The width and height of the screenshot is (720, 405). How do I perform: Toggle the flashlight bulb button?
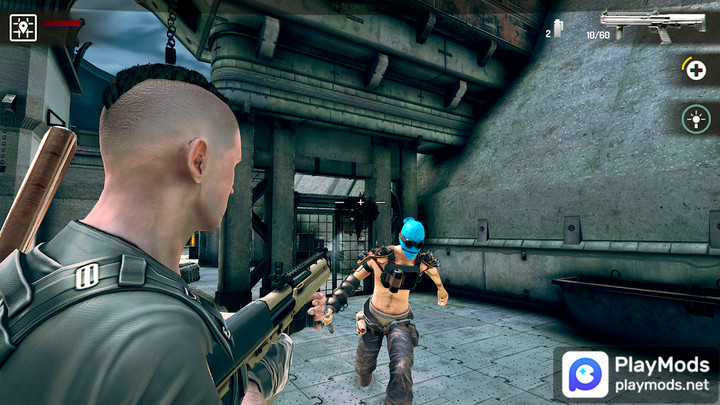click(x=696, y=120)
